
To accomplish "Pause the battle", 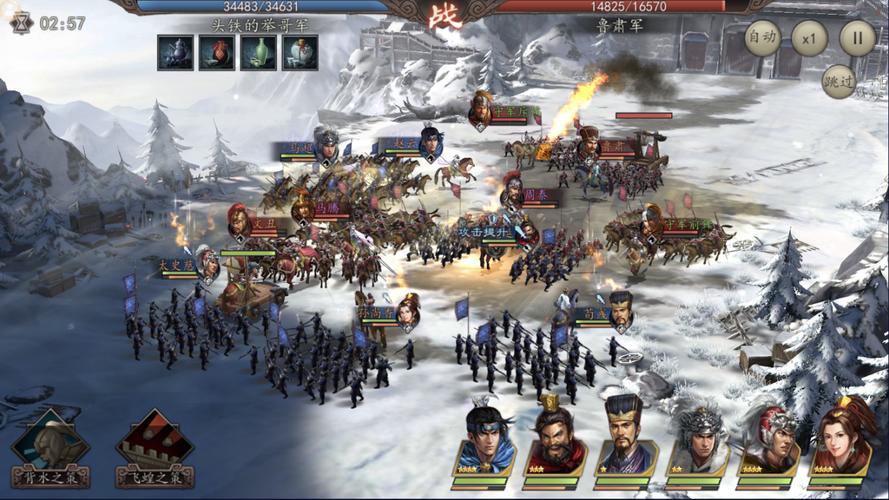I will (x=857, y=39).
